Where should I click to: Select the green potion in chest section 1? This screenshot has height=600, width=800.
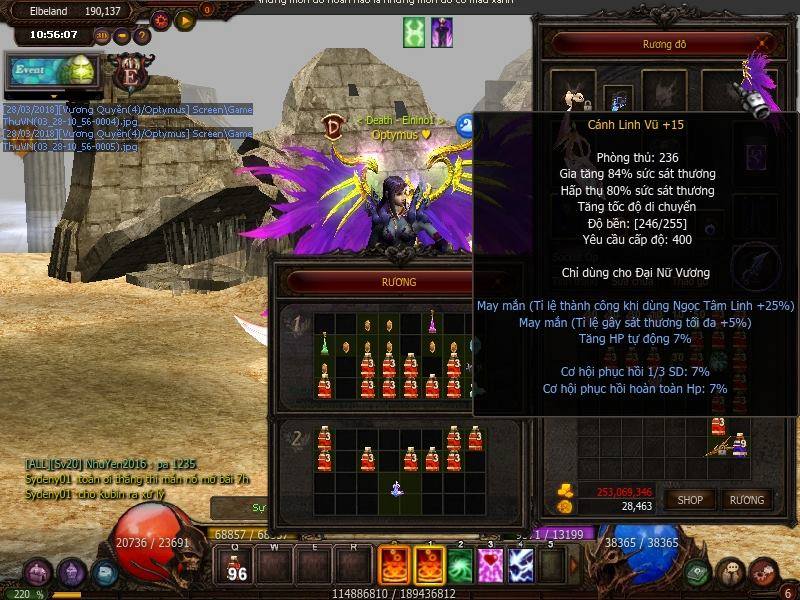(x=325, y=345)
